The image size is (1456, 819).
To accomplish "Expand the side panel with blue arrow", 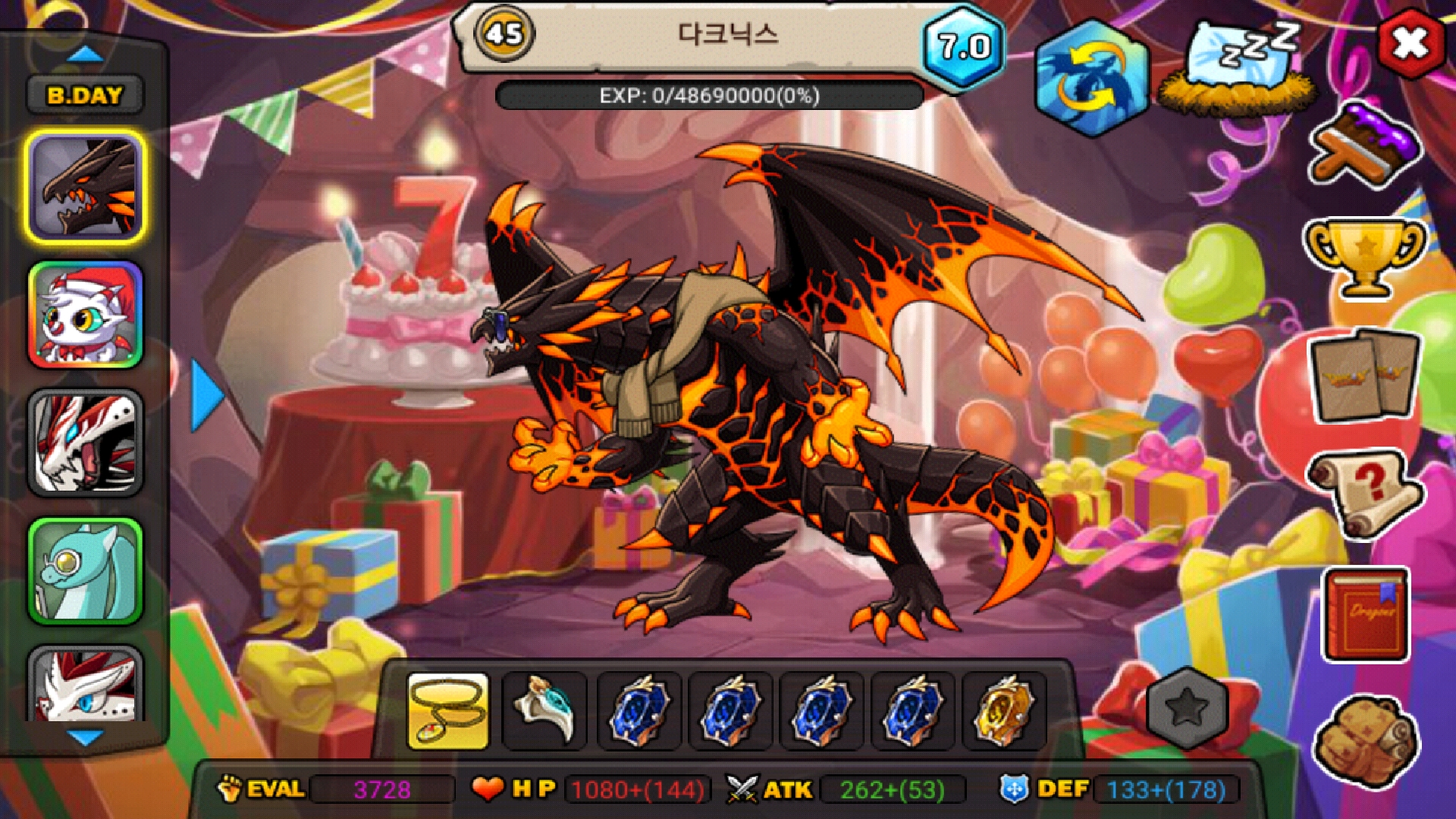I will 206,396.
